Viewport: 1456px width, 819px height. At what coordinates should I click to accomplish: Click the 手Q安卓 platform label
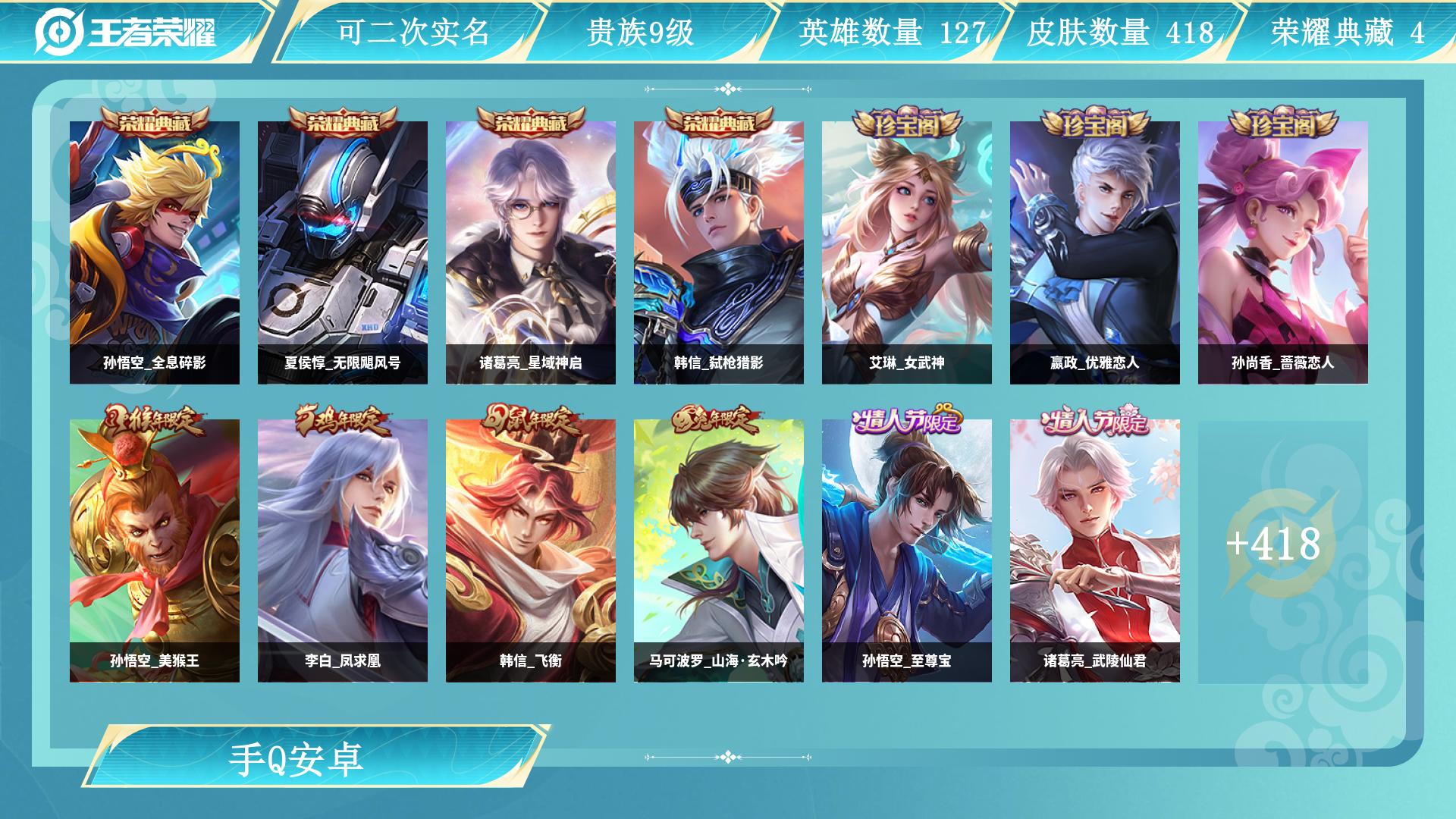pos(297,759)
